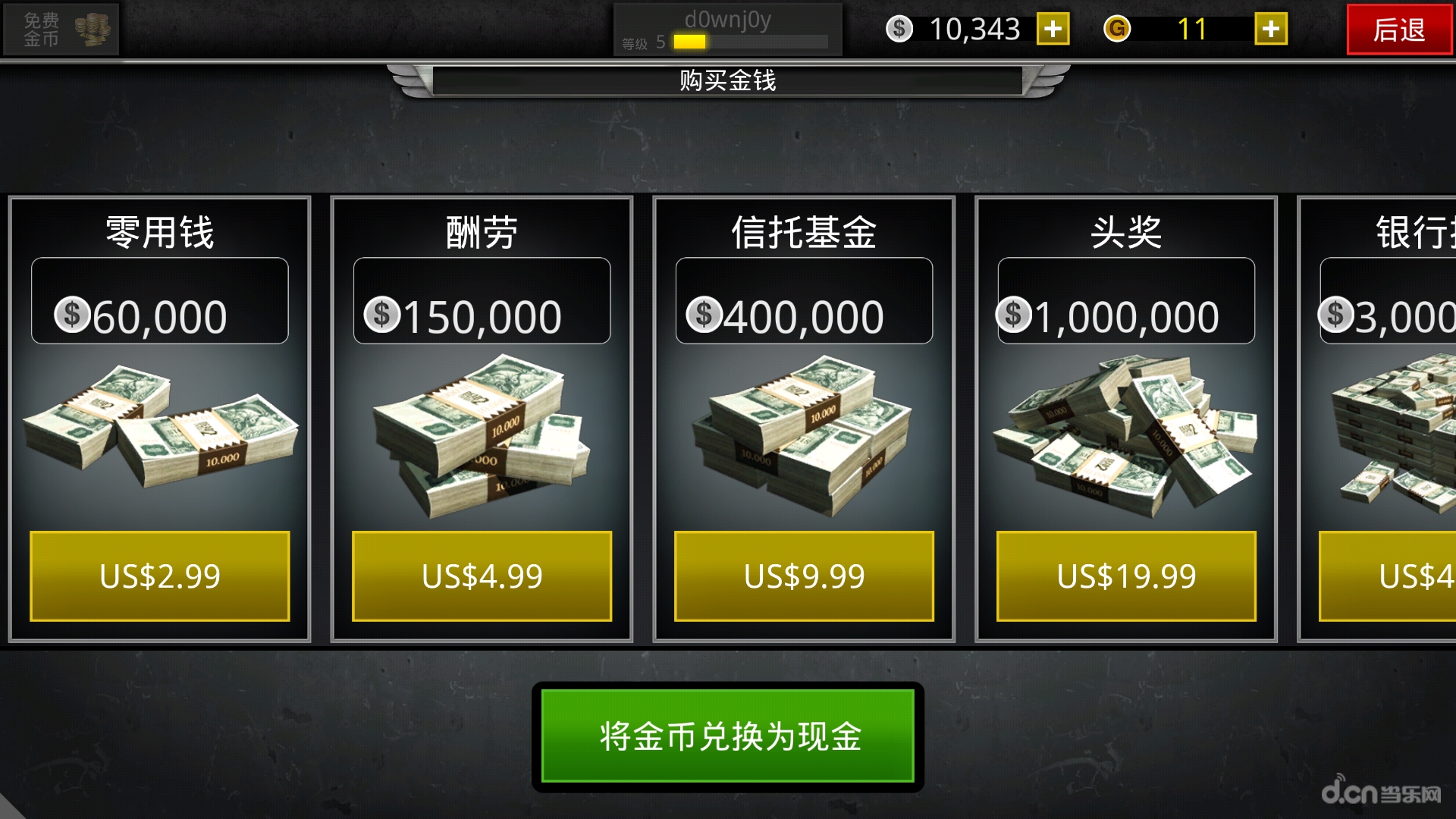This screenshot has height=819, width=1456.
Task: Buy 信托基金 pack for US$9.99
Action: (804, 576)
